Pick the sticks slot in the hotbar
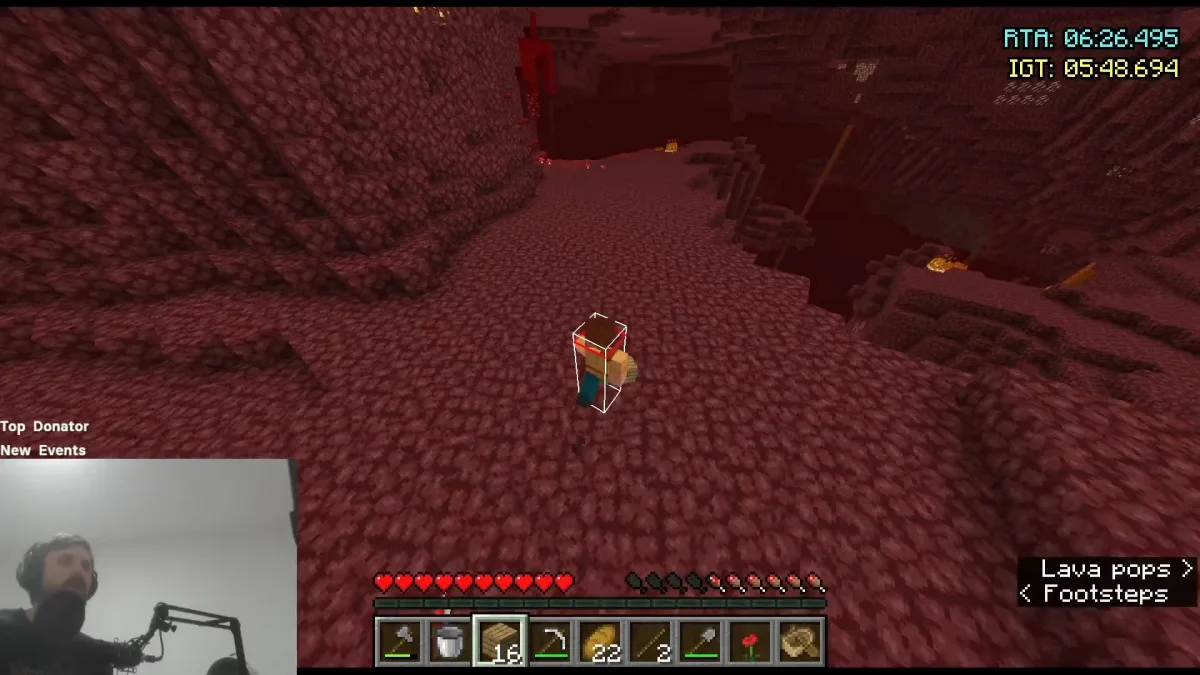The image size is (1200, 675). click(650, 641)
